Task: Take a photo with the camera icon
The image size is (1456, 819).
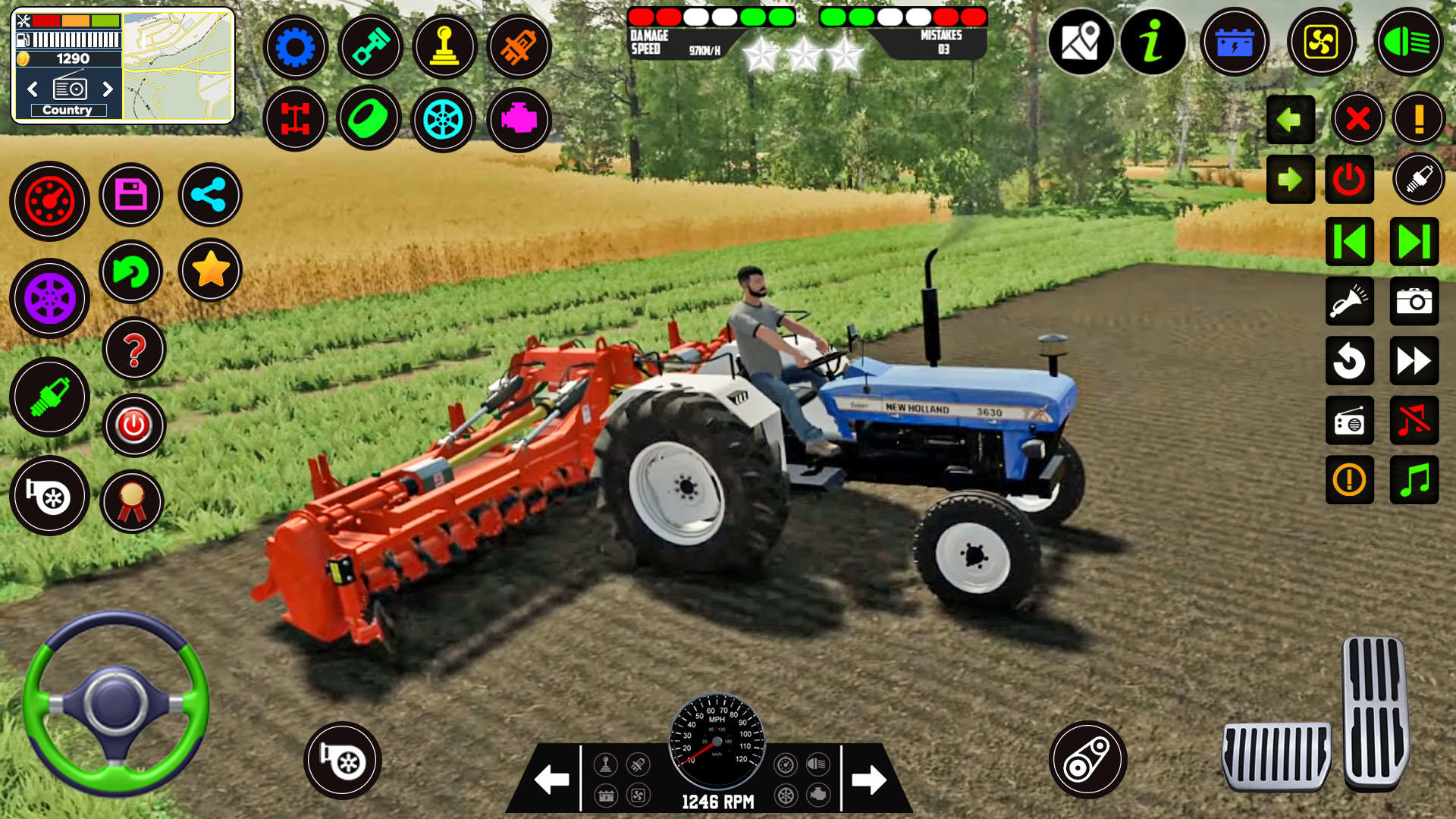Action: 1415,301
